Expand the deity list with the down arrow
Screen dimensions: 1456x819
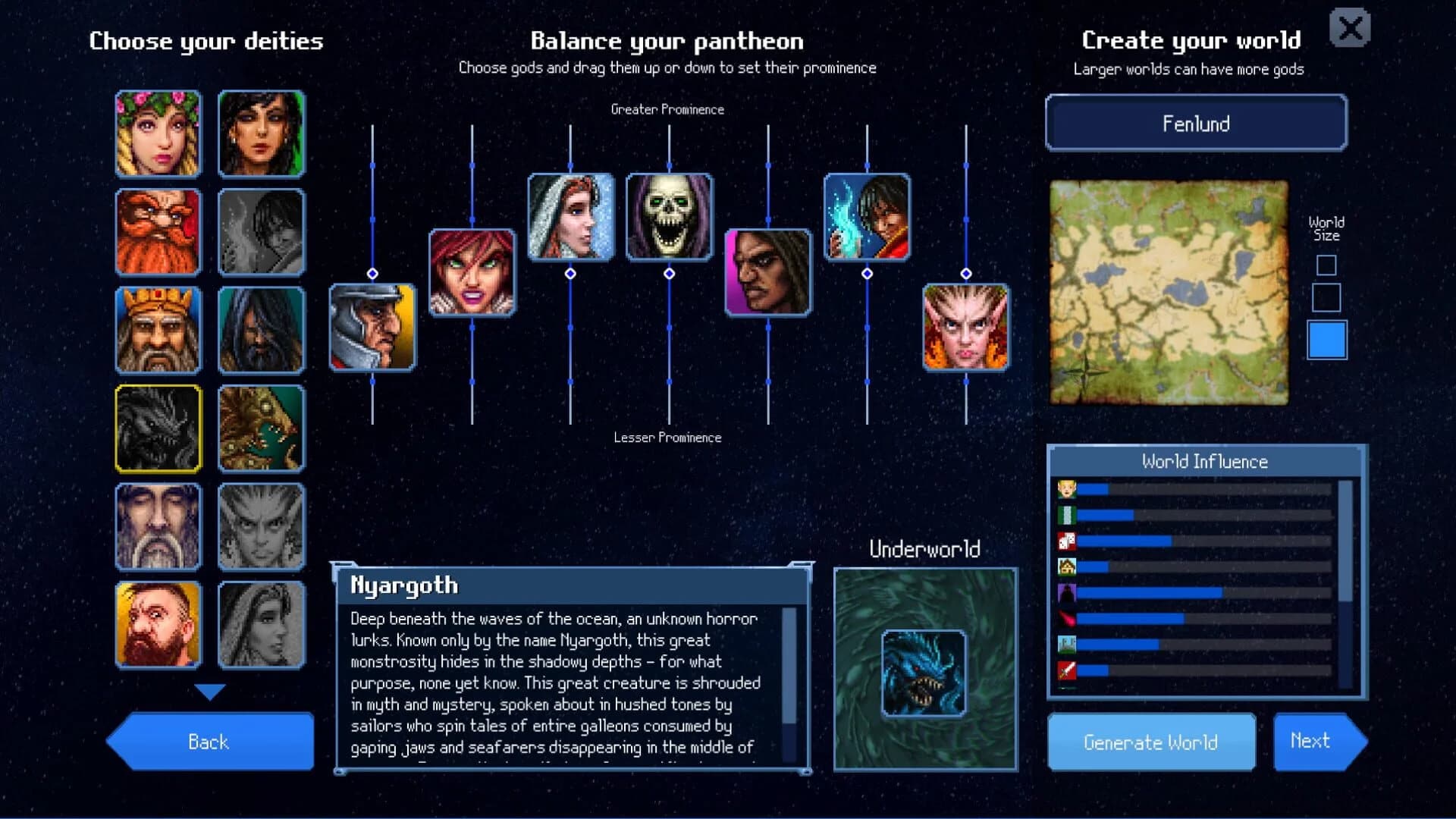(x=209, y=690)
